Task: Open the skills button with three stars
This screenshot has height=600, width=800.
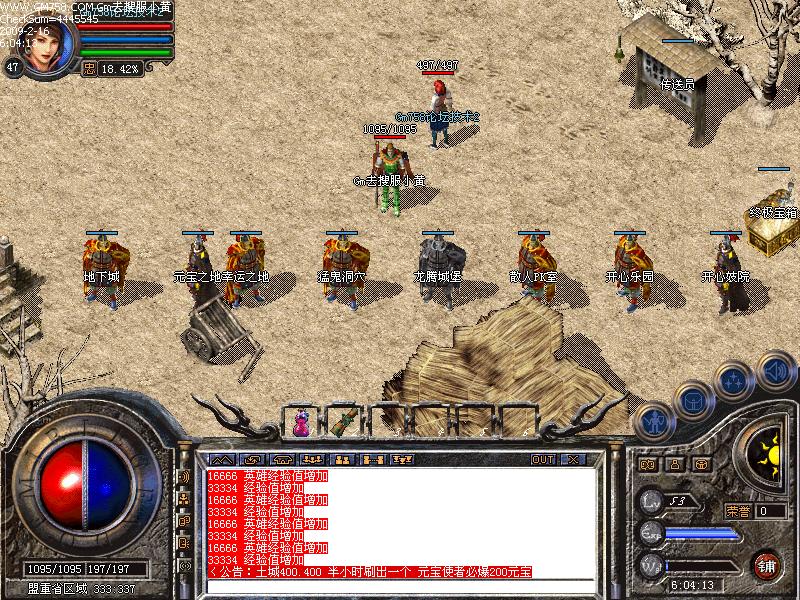Action: 733,380
